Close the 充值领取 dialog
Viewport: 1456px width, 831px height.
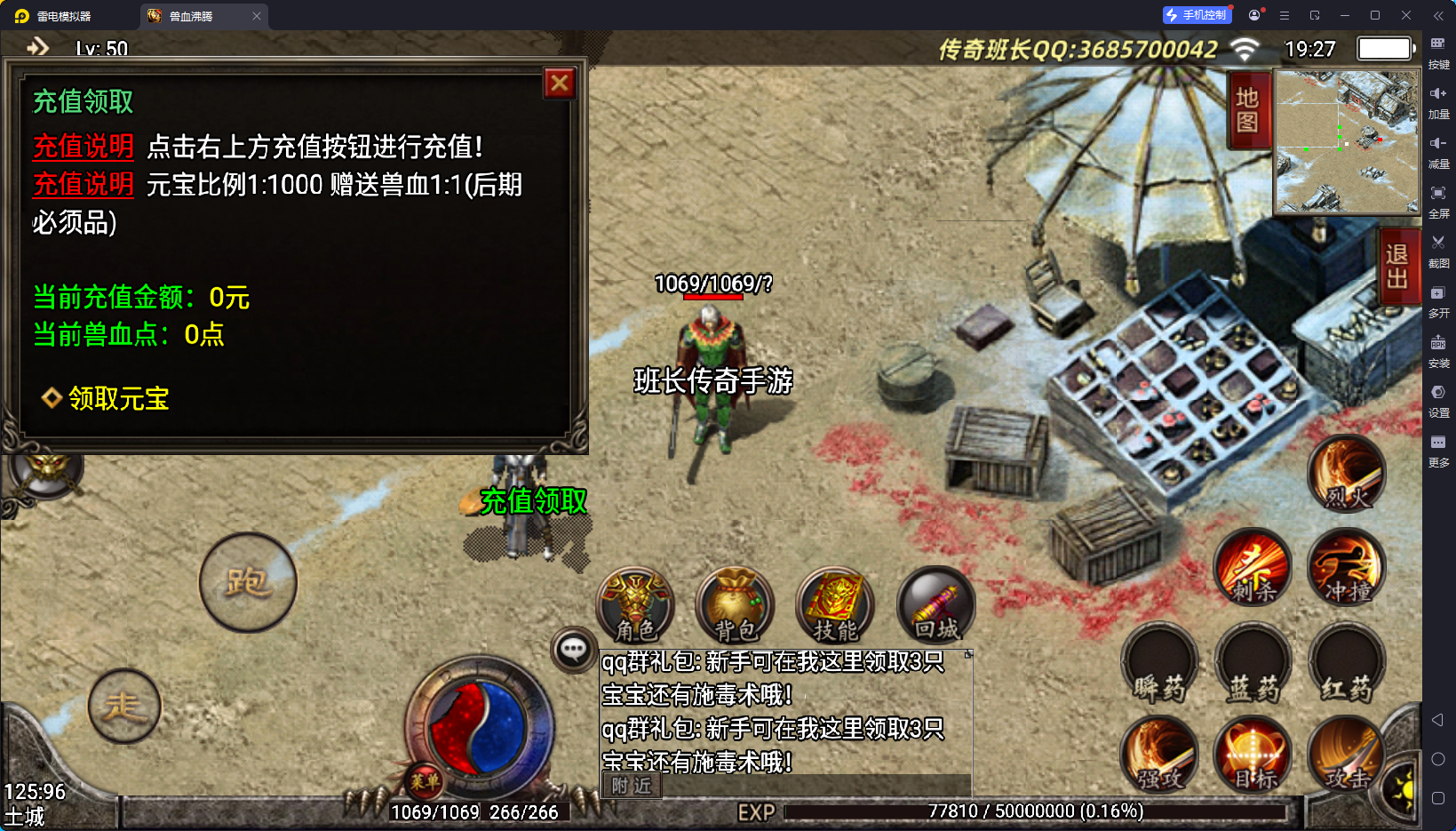pyautogui.click(x=560, y=84)
